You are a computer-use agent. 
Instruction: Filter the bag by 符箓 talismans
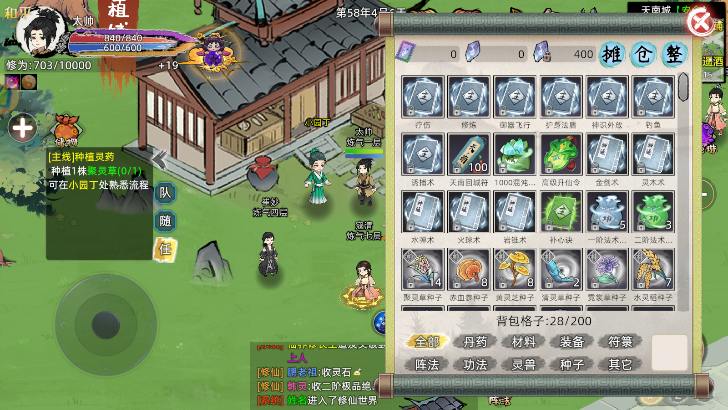[x=621, y=342]
